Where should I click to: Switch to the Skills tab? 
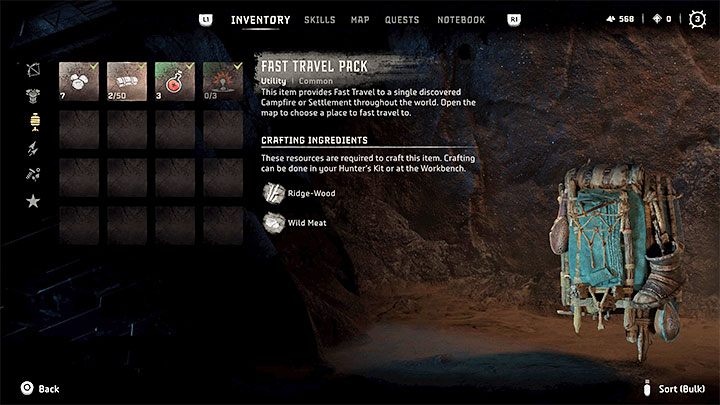click(319, 20)
